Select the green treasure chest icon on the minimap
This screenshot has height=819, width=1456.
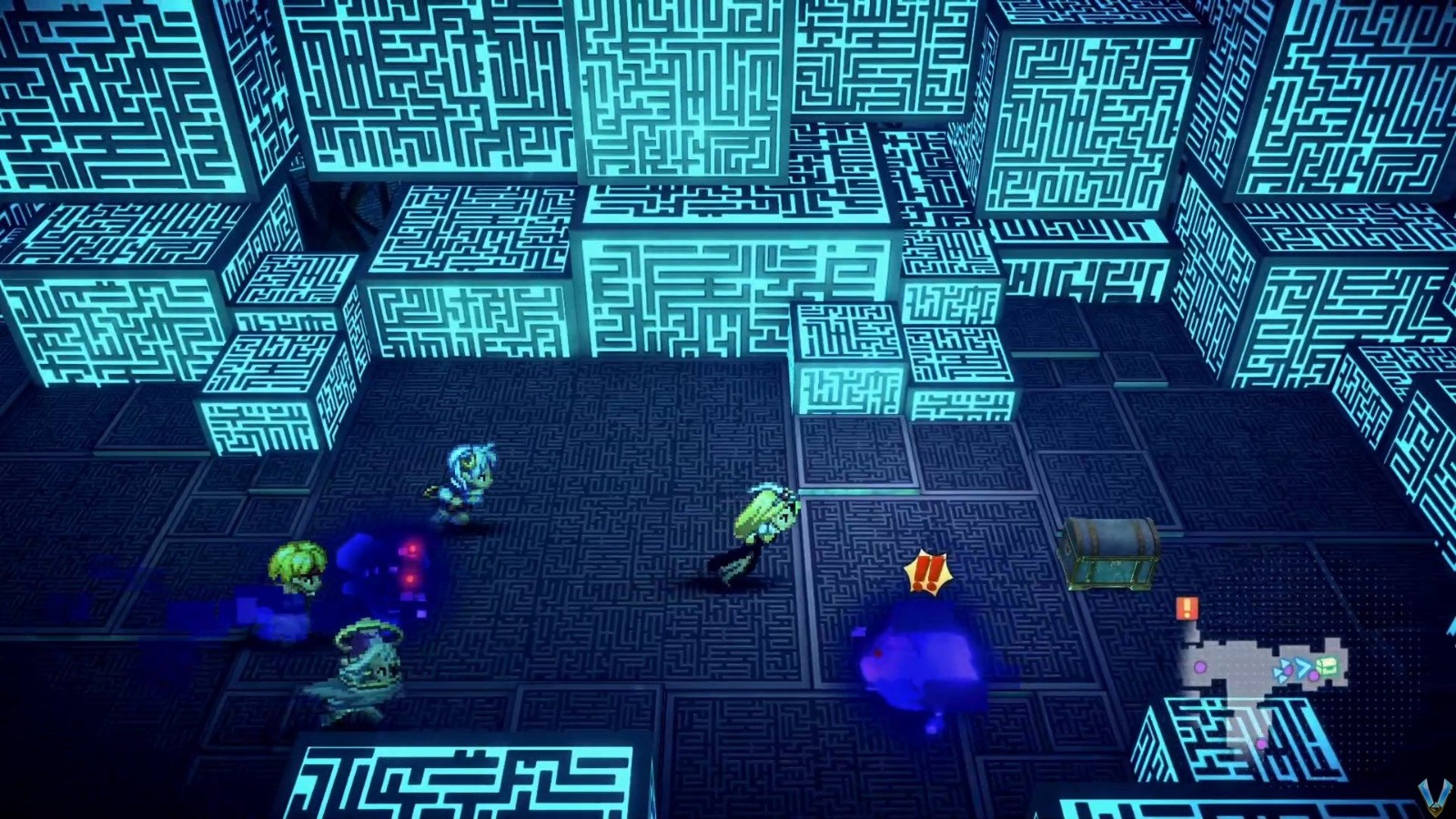(x=1328, y=667)
